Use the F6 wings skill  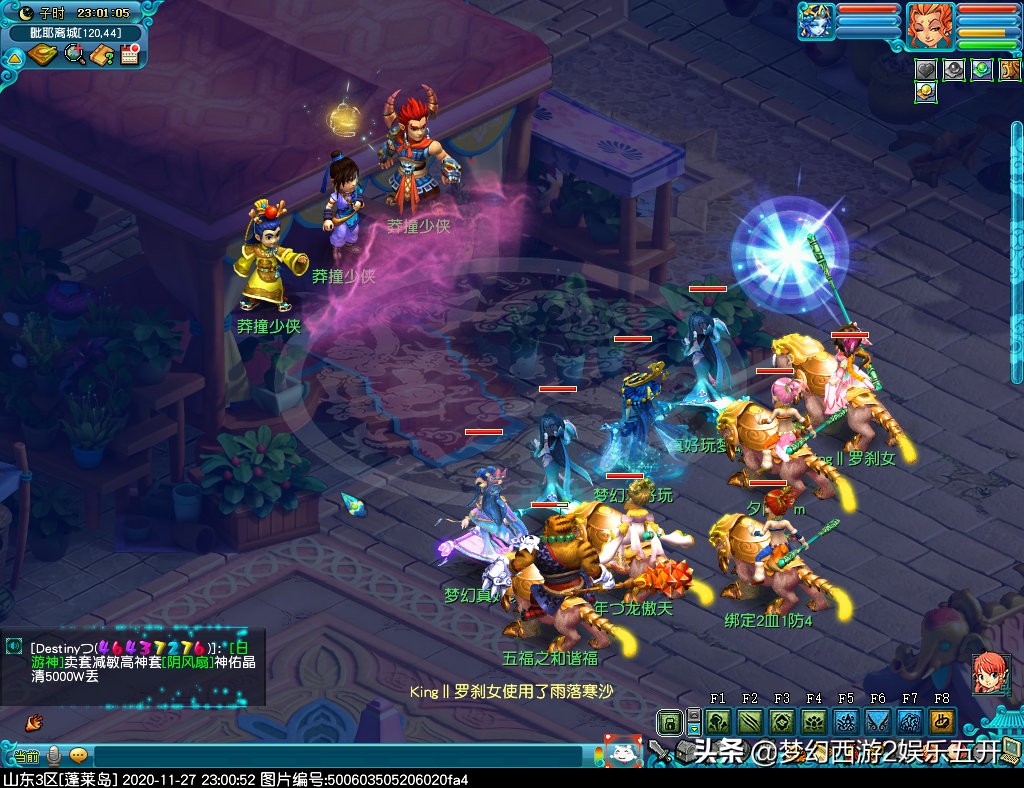[878, 721]
